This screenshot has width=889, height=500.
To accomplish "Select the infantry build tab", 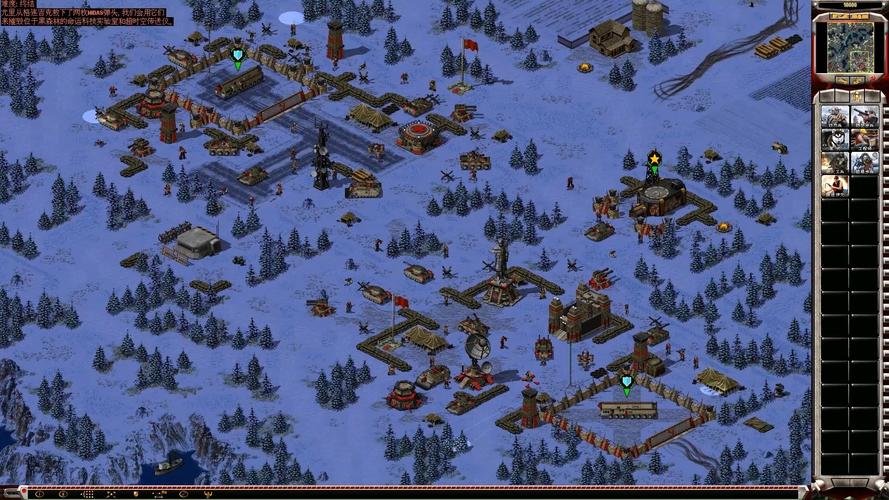I will (856, 97).
